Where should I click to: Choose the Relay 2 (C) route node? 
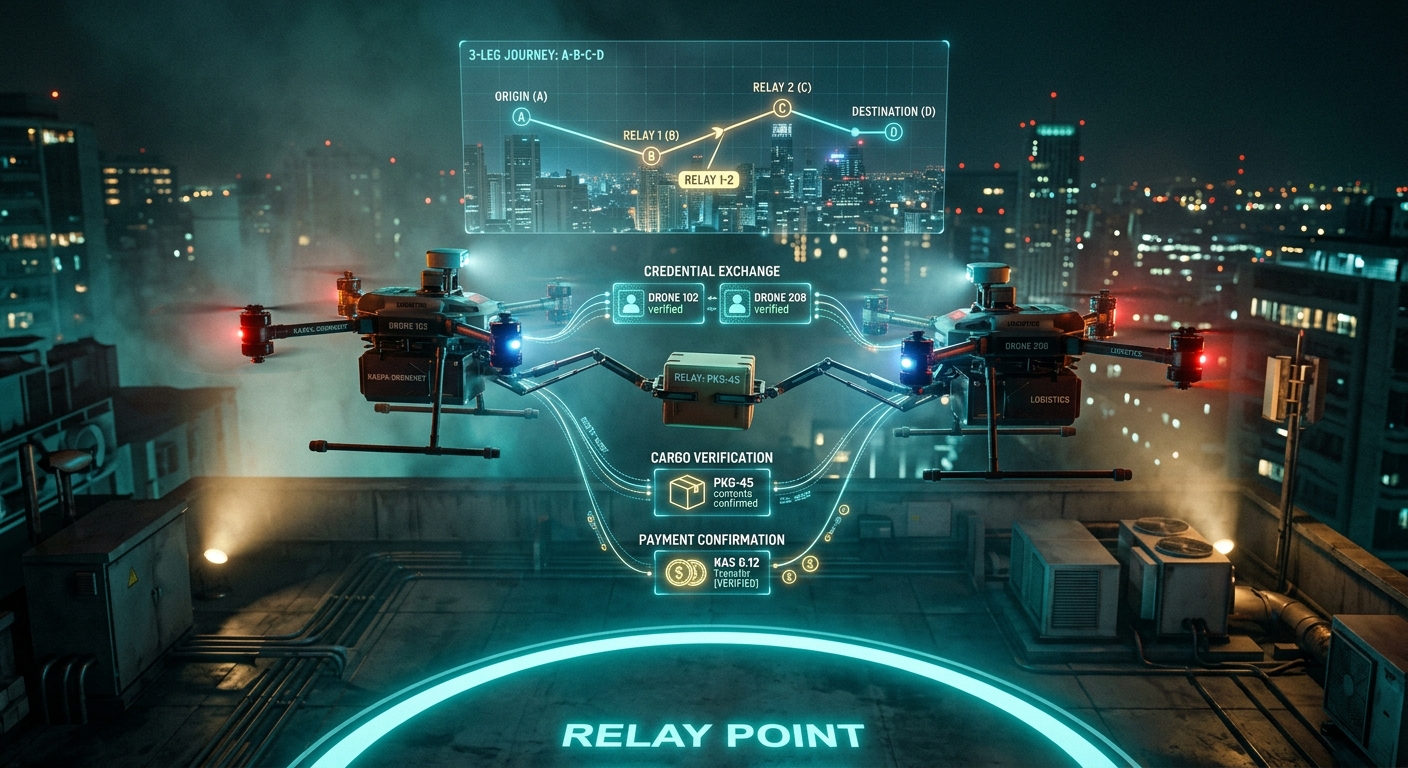click(781, 110)
